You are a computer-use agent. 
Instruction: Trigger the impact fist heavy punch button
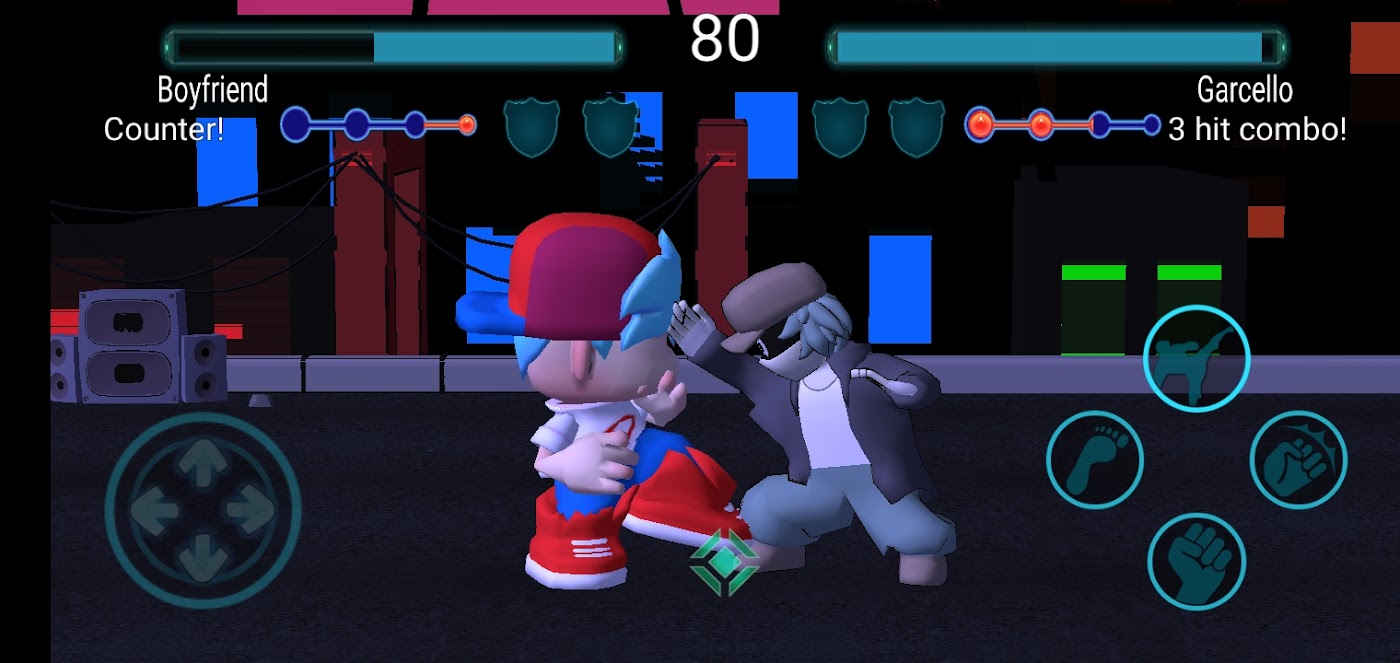pos(1298,460)
